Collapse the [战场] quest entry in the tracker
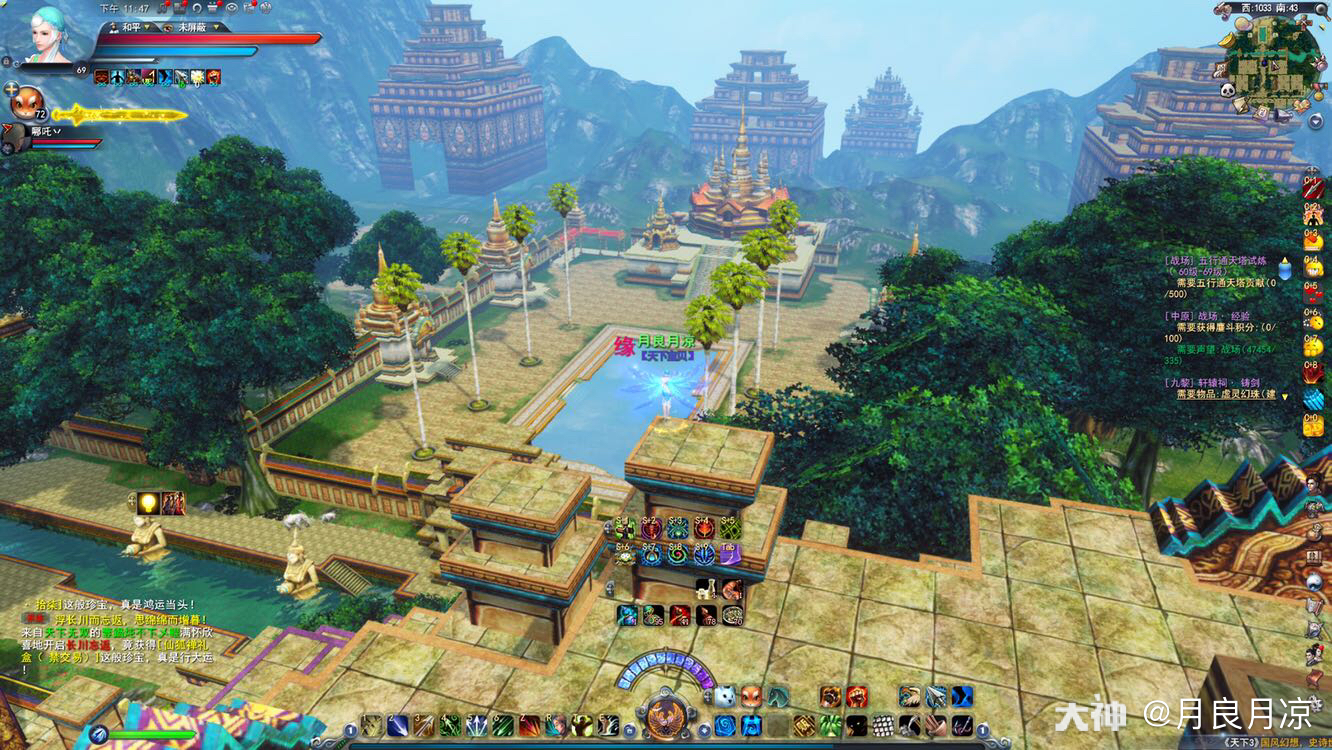The height and width of the screenshot is (750, 1332). pyautogui.click(x=1284, y=262)
